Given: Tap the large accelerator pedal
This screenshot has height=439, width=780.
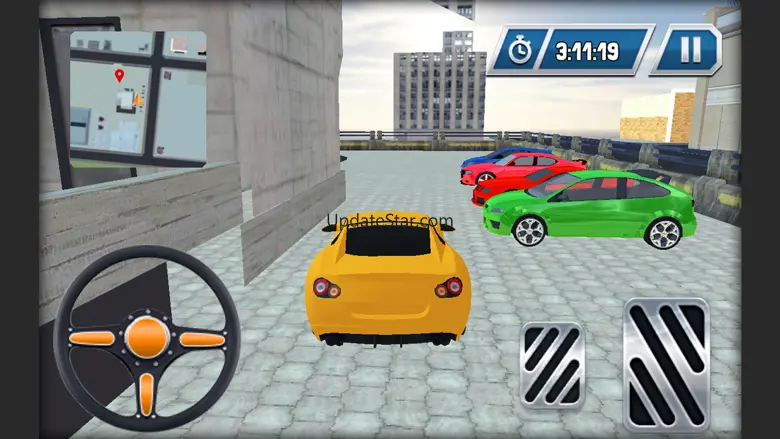Looking at the screenshot, I should tap(665, 363).
